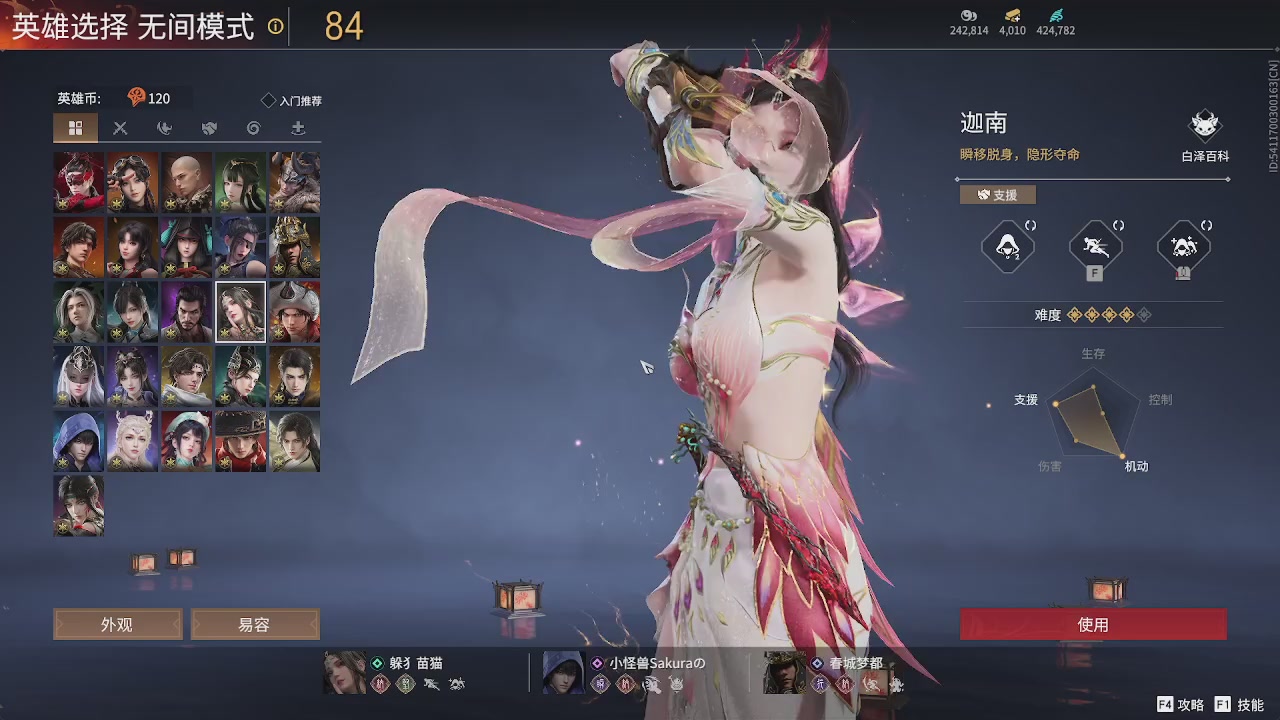This screenshot has height=720, width=1280.
Task: Click the handshake support role filter icon
Action: click(209, 128)
